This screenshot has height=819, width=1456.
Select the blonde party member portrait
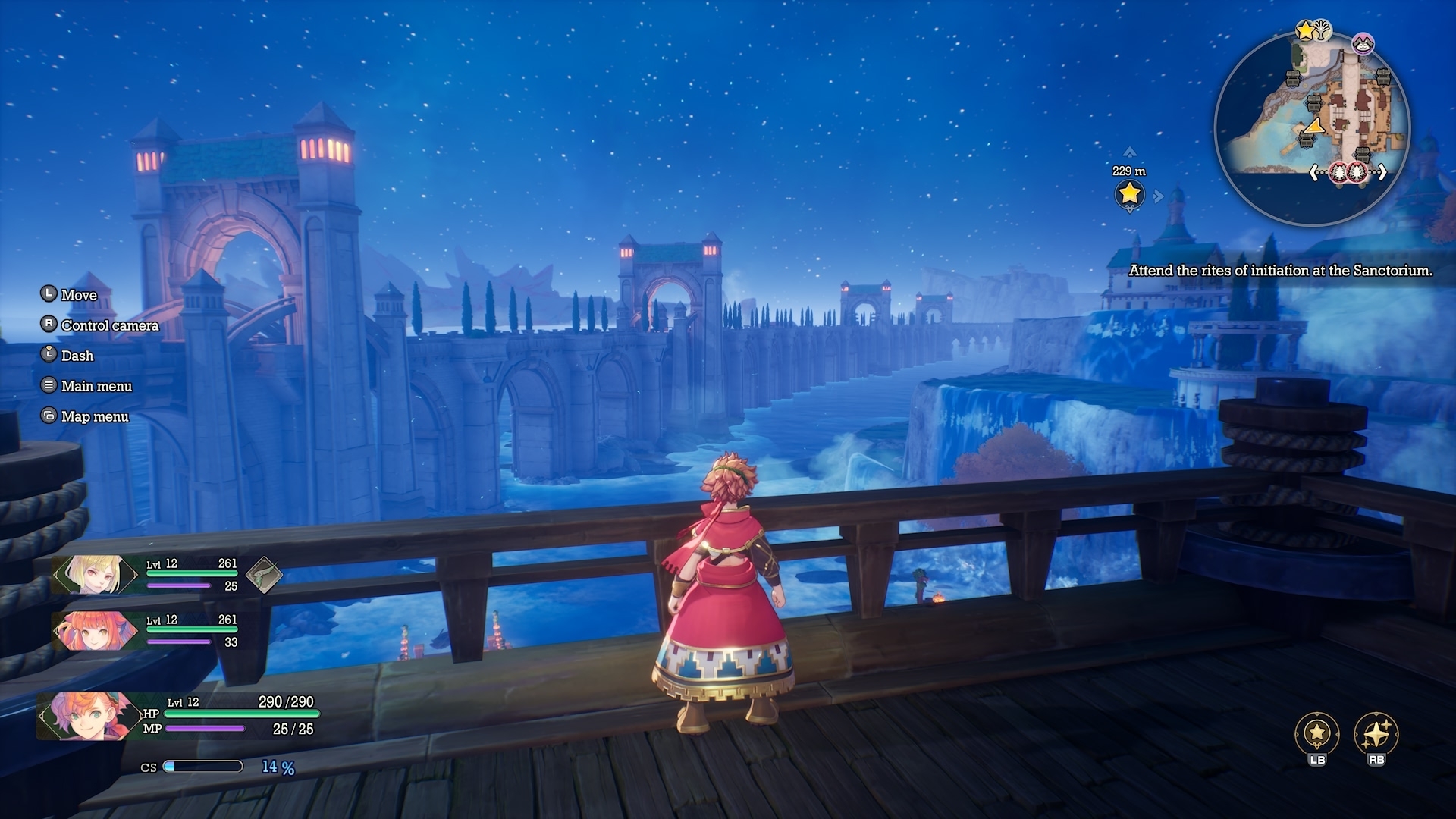click(x=94, y=574)
